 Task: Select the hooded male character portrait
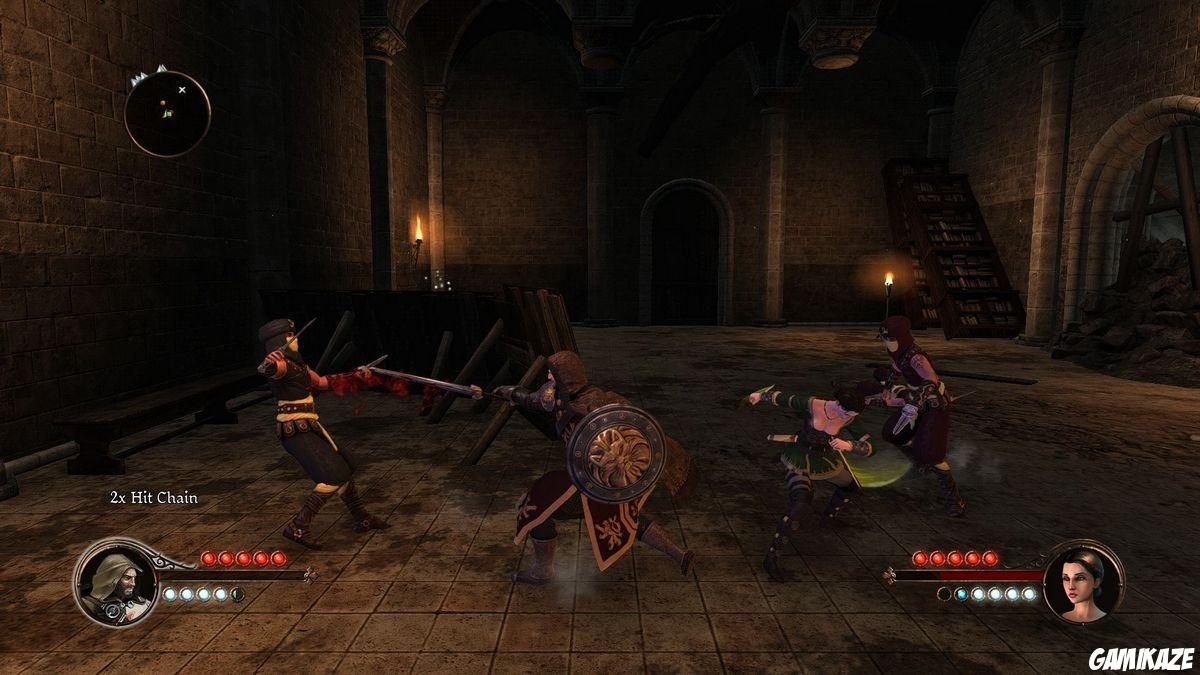(x=115, y=582)
